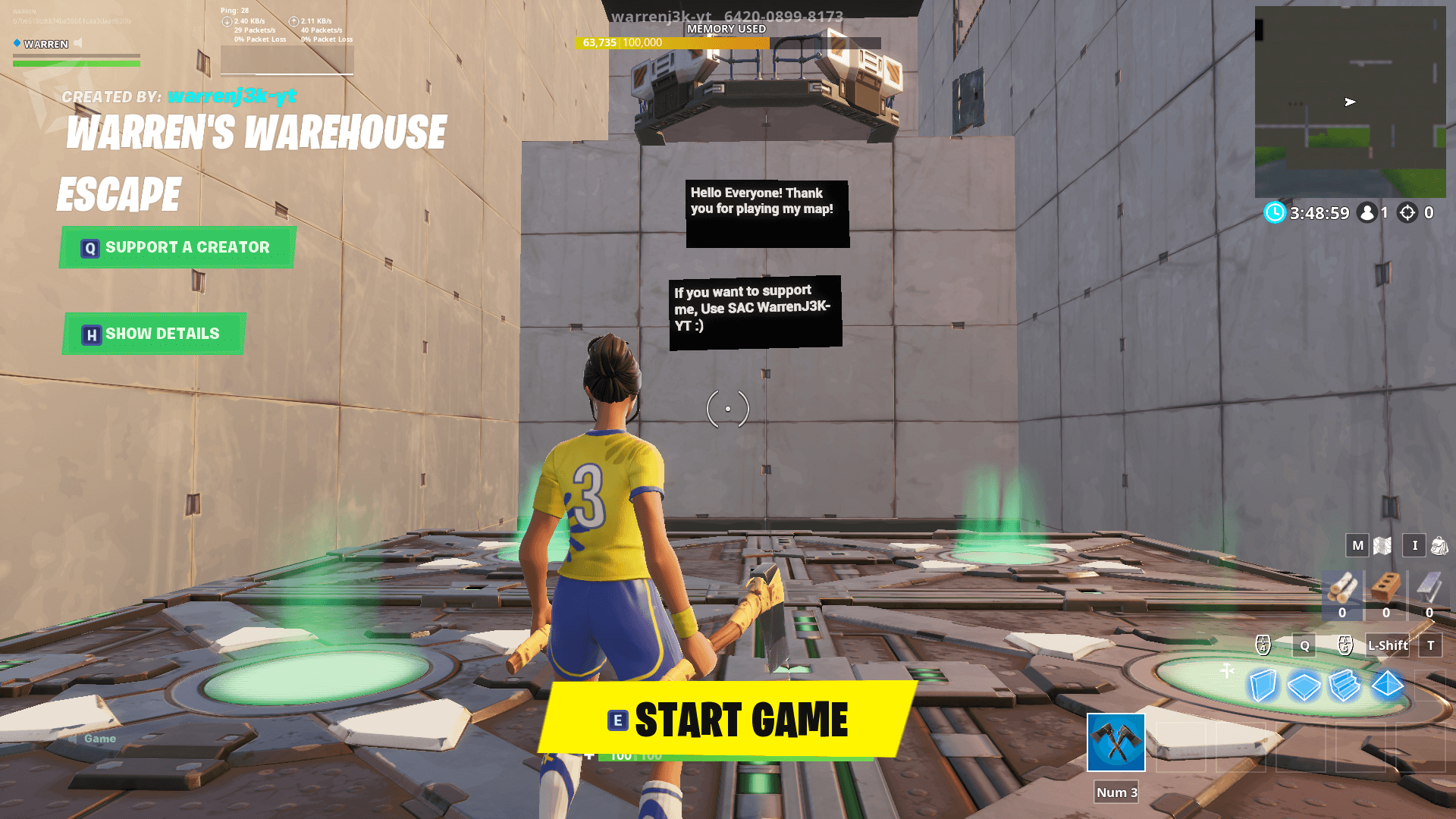Select the floor building piece
This screenshot has height=819, width=1456.
pyautogui.click(x=1304, y=686)
